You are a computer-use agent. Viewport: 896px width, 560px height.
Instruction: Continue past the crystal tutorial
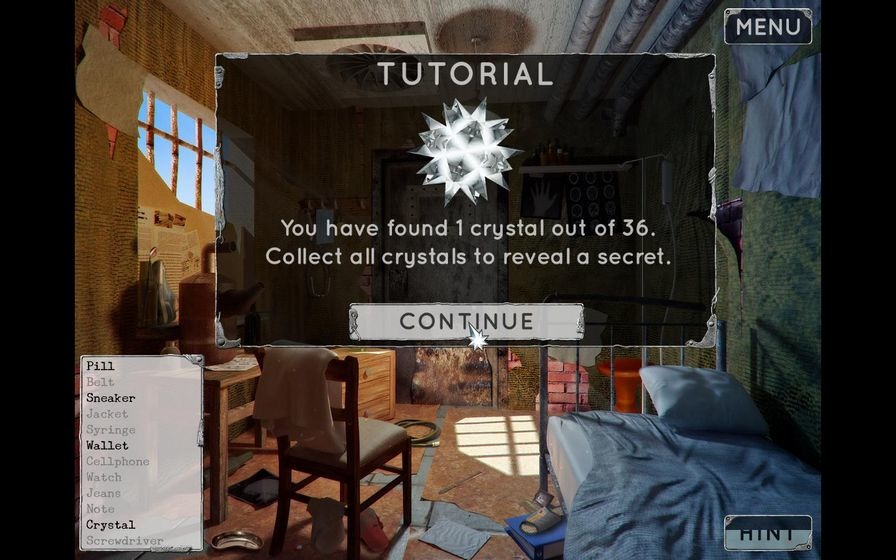point(466,321)
